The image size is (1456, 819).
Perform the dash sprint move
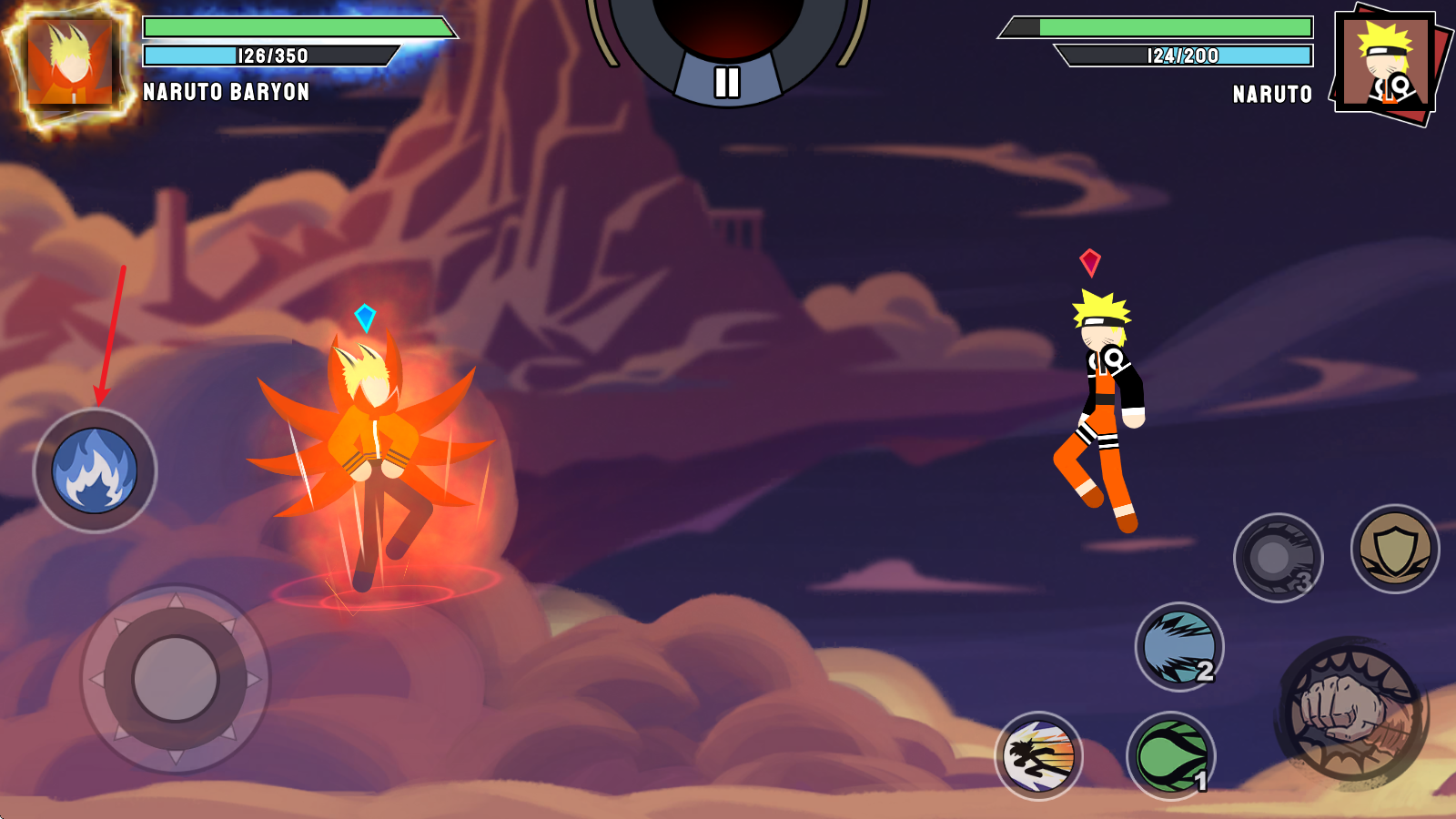click(x=1039, y=756)
